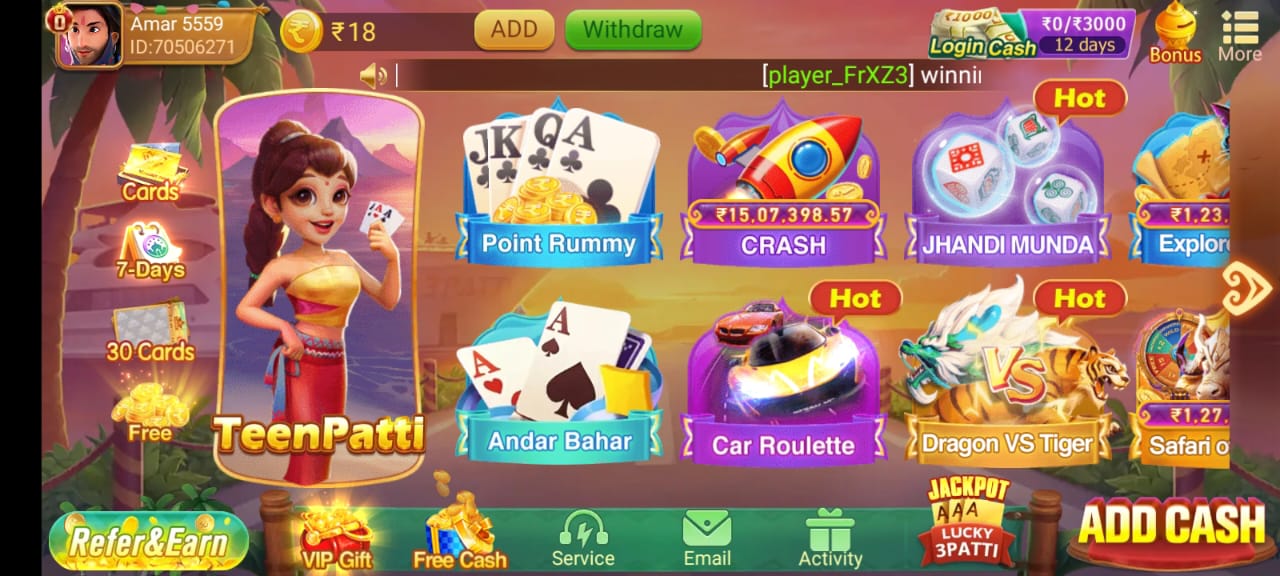Open the More menu
1280x576 pixels.
coord(1239,34)
